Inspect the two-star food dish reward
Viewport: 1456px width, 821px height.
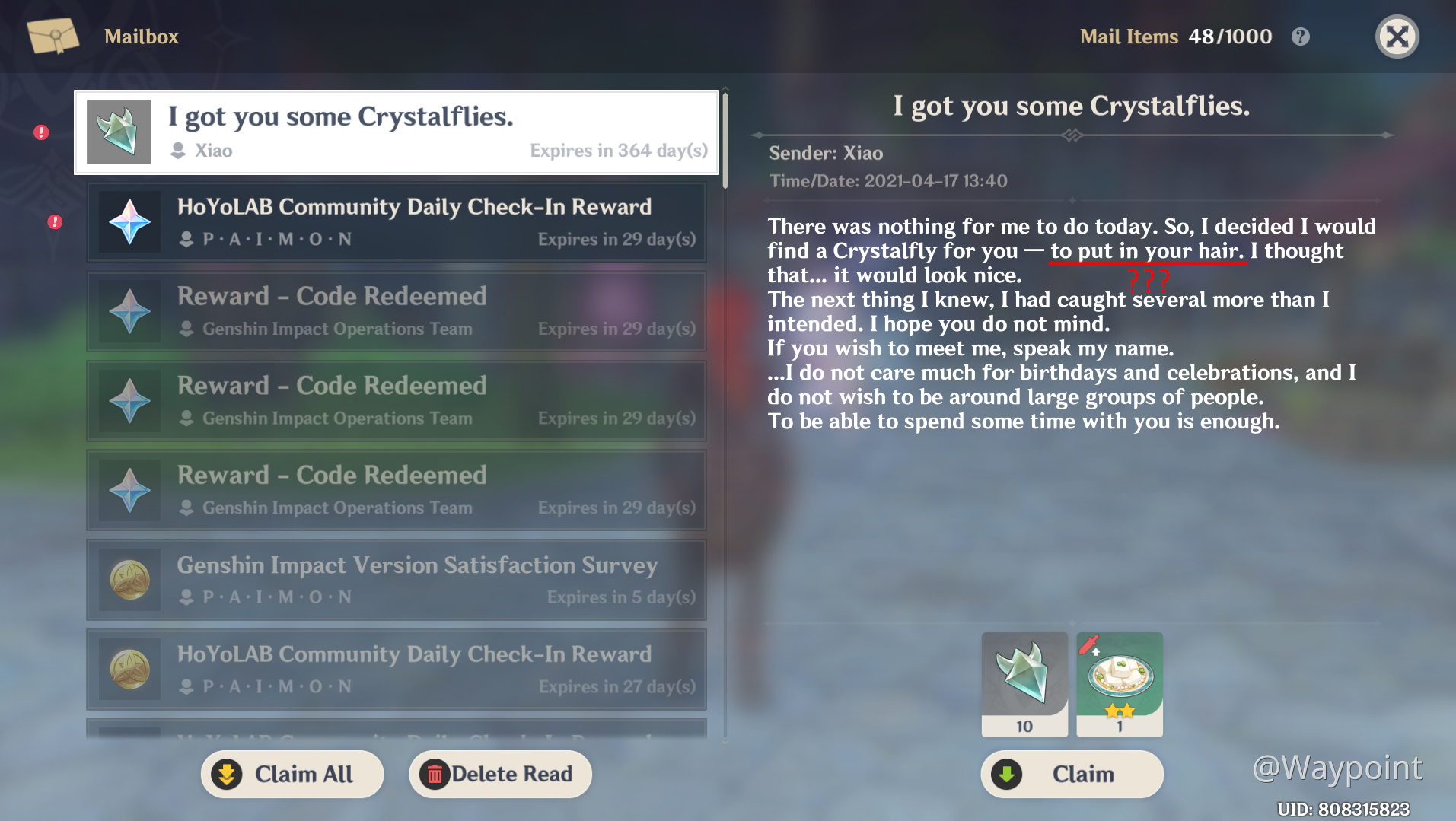(x=1120, y=683)
